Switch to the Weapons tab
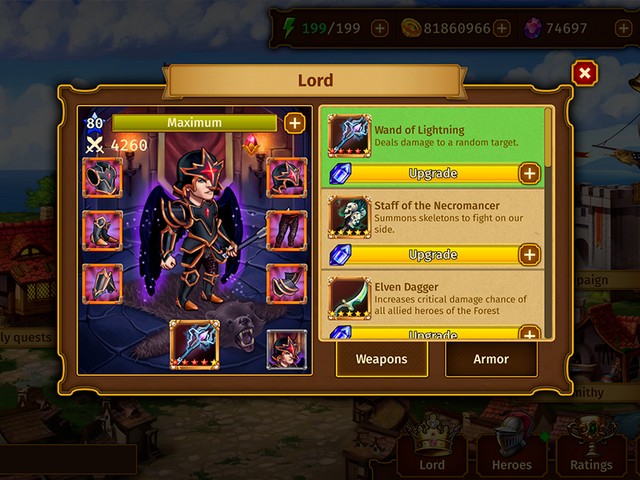This screenshot has width=640, height=480. click(381, 359)
